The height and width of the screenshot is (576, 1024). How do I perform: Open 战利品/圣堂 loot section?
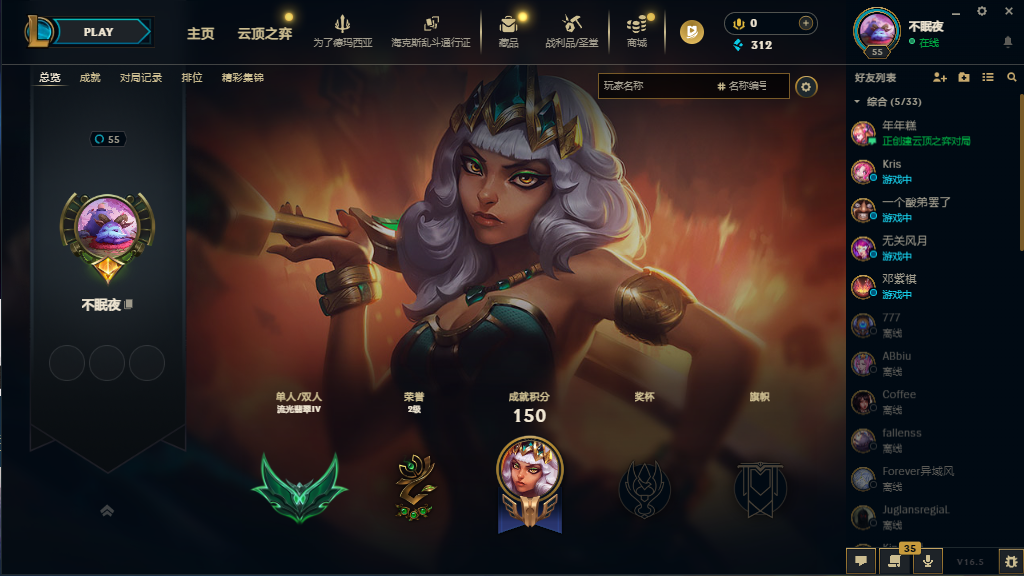[573, 31]
